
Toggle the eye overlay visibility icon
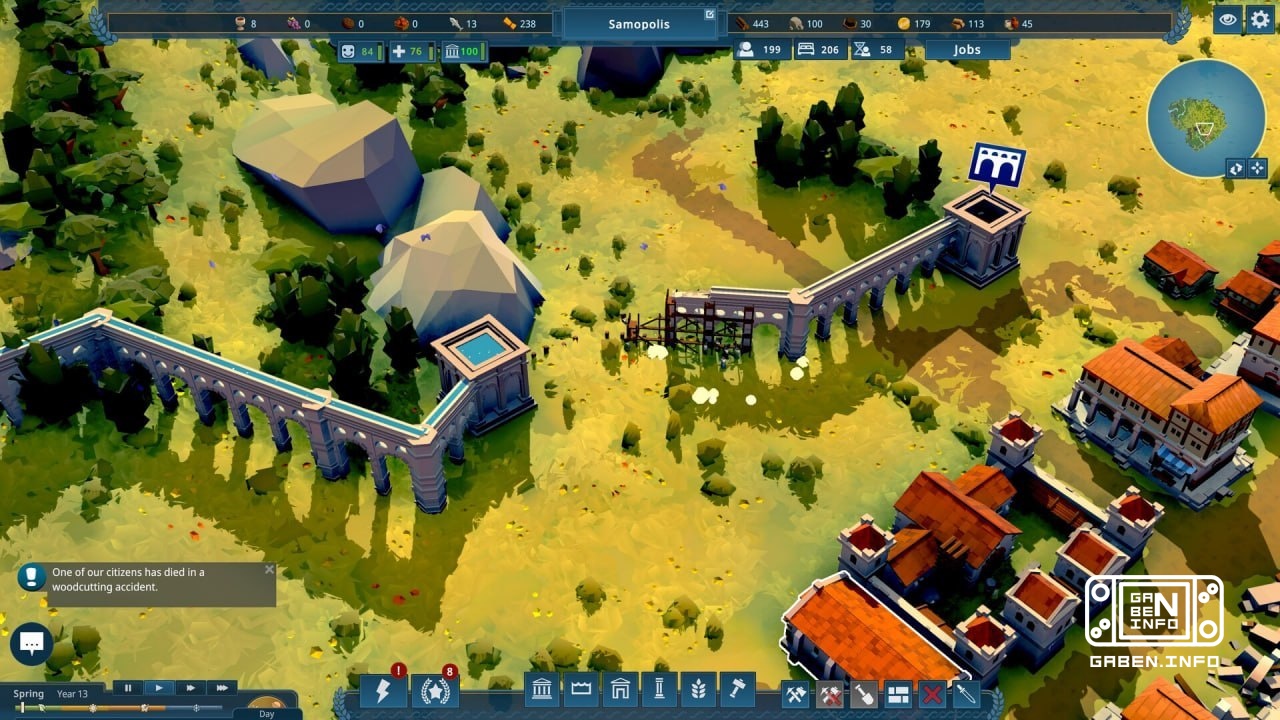[1227, 20]
